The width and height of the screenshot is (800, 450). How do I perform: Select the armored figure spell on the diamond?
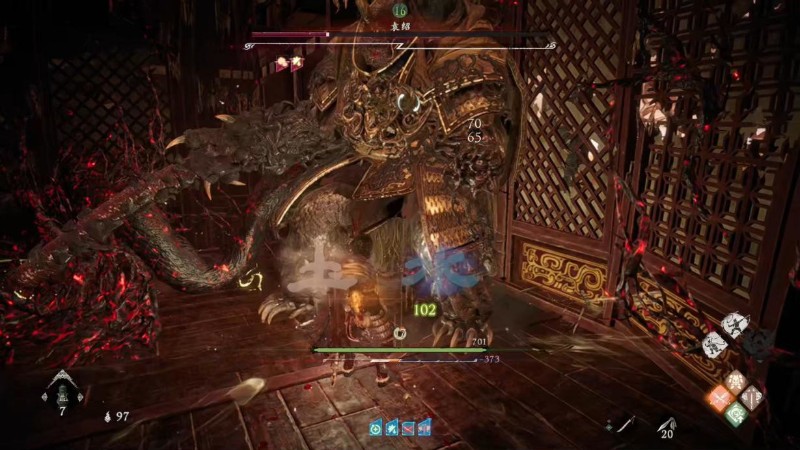(735, 381)
